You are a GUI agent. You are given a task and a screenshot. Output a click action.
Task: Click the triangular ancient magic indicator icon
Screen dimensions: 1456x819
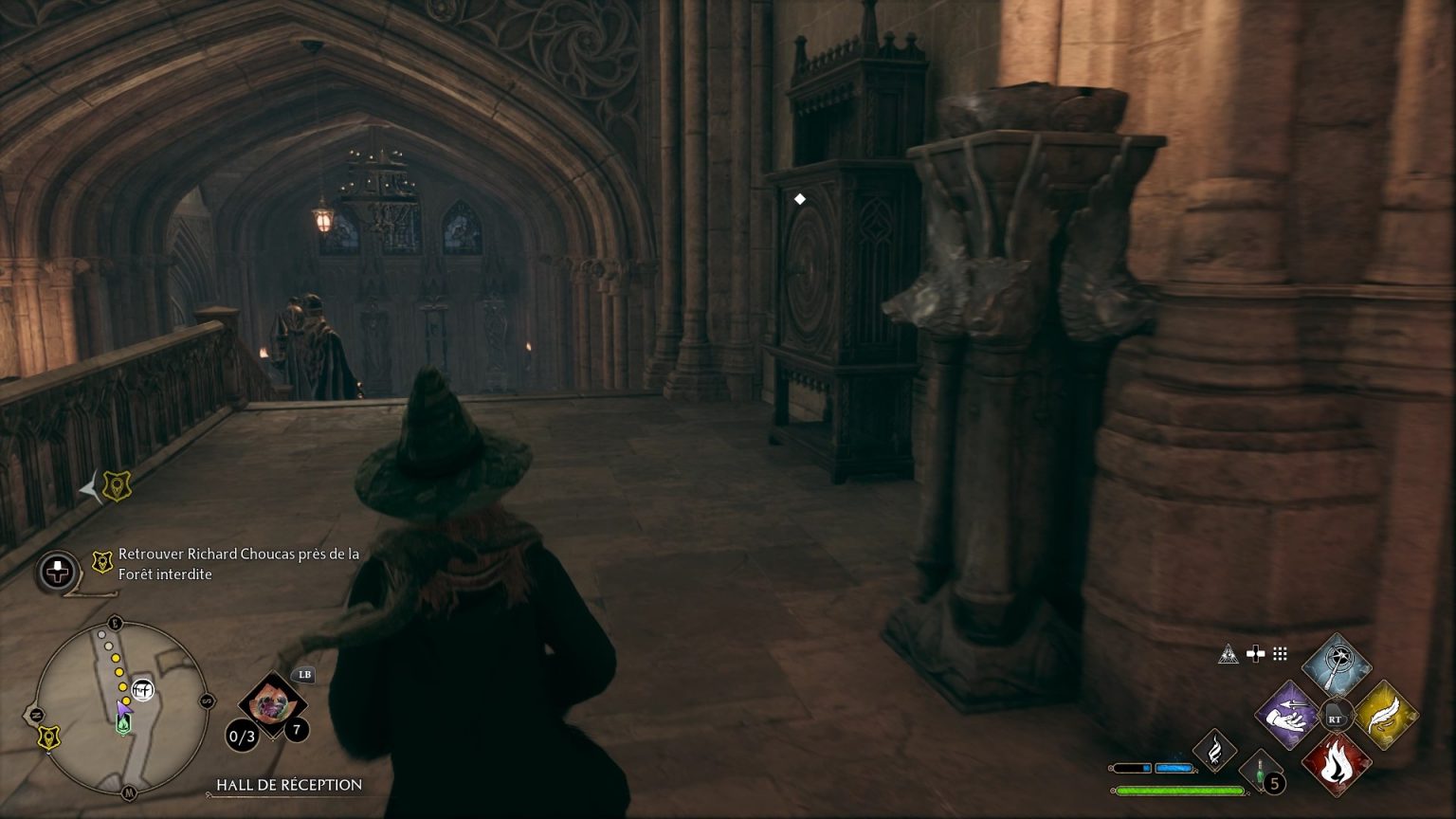pyautogui.click(x=1229, y=654)
